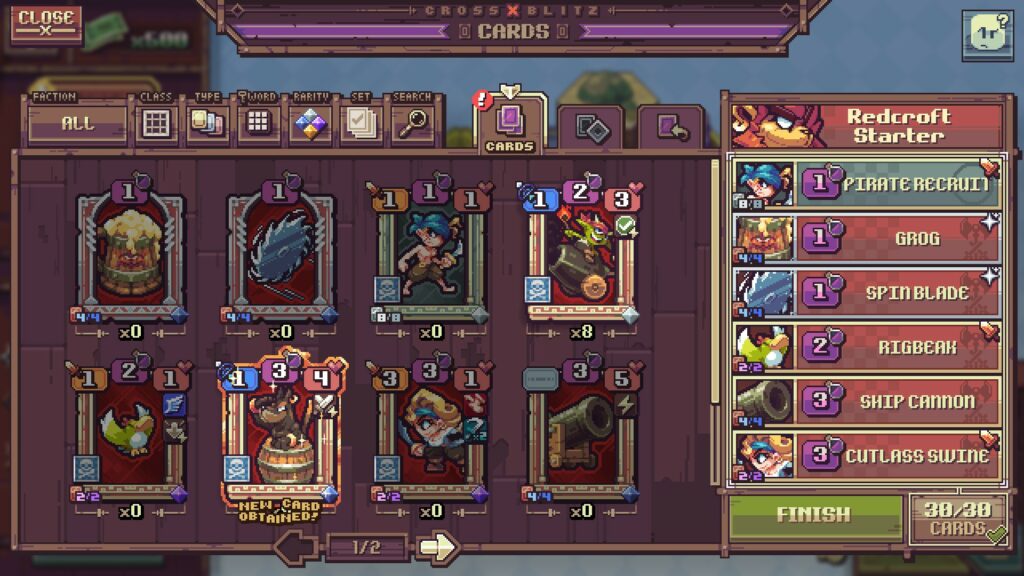The image size is (1024, 576).
Task: Open the Faction ALL filter
Action: pyautogui.click(x=77, y=124)
